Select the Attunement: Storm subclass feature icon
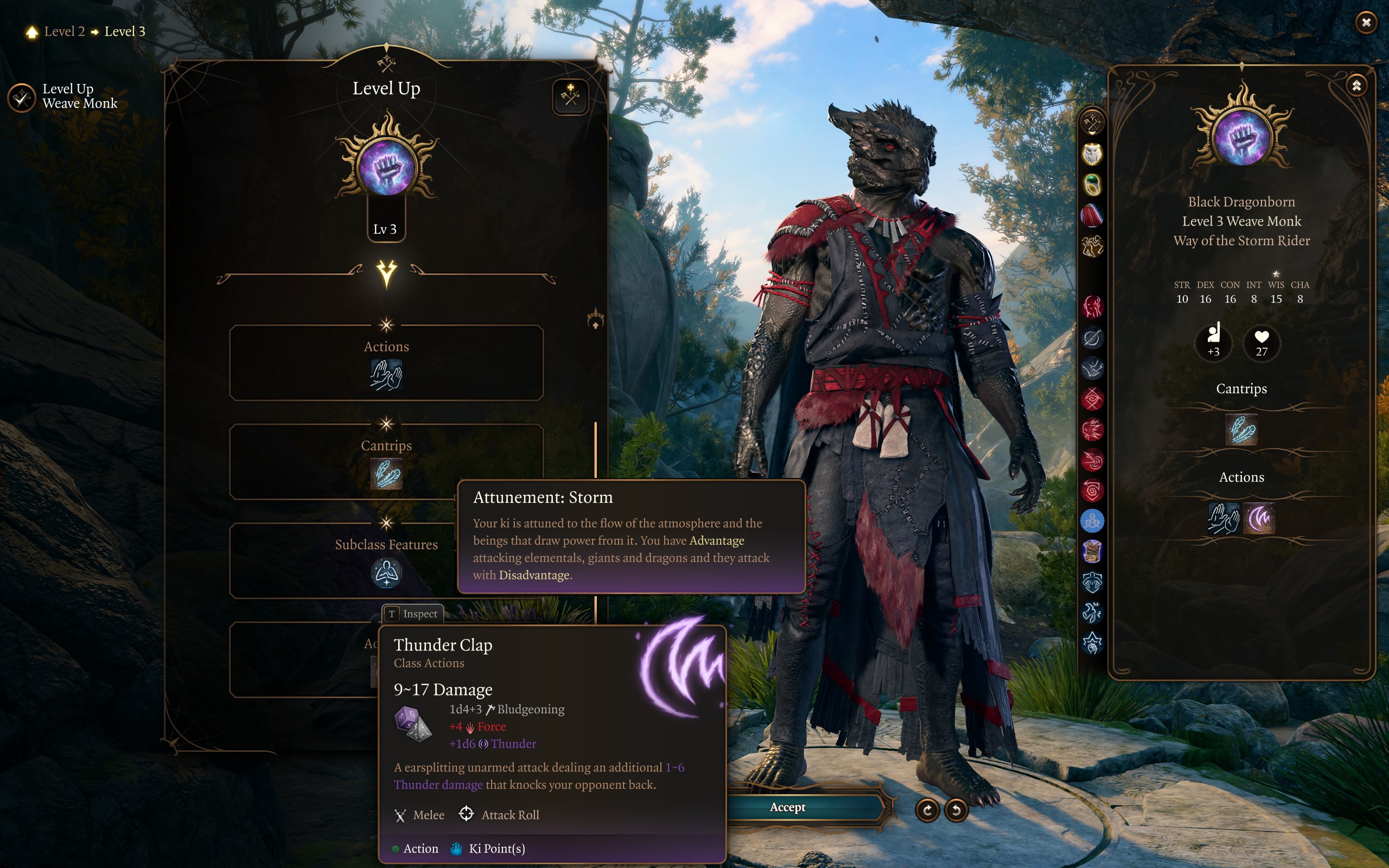1389x868 pixels. (x=386, y=572)
